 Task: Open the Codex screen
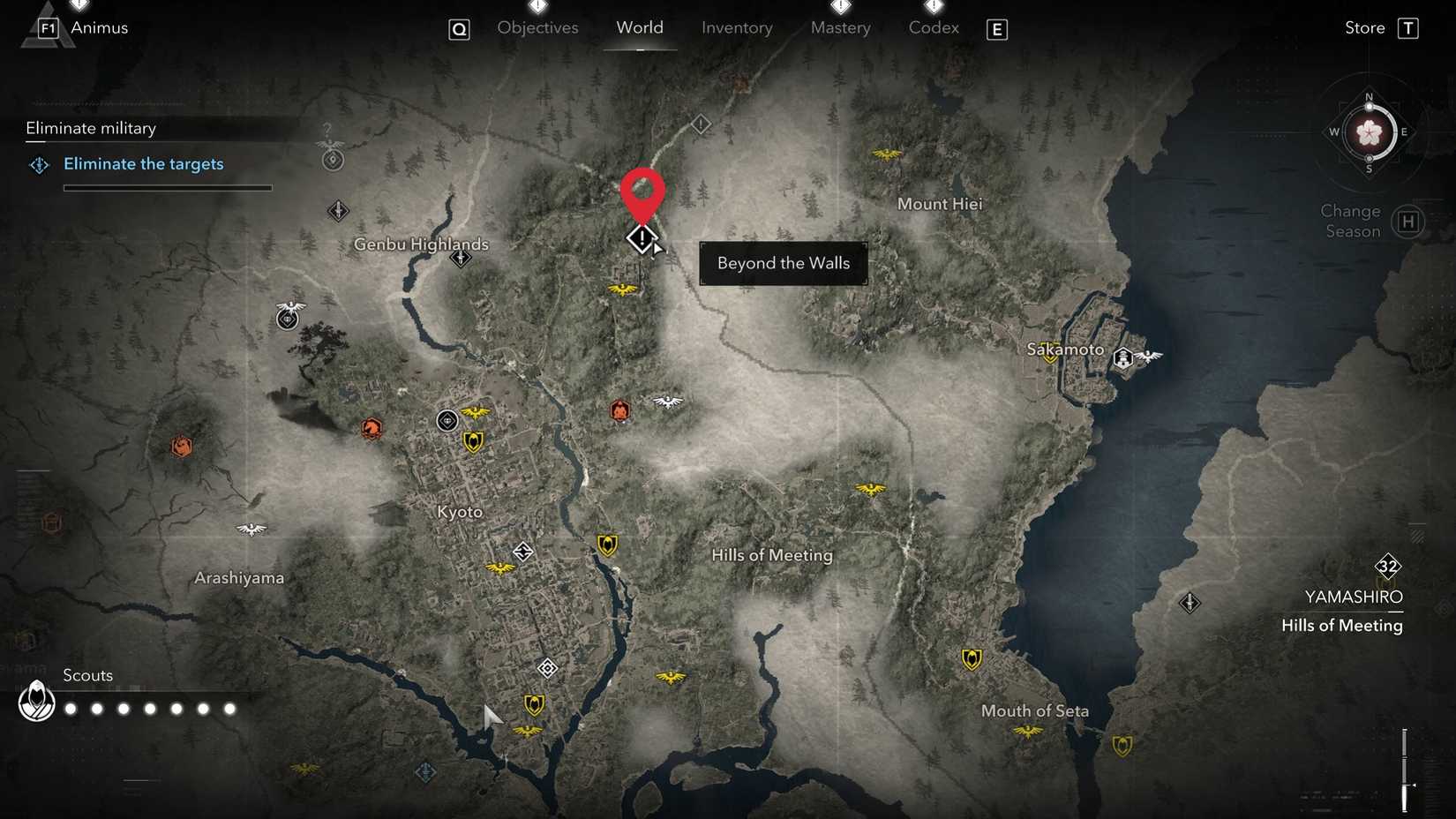pos(933,27)
